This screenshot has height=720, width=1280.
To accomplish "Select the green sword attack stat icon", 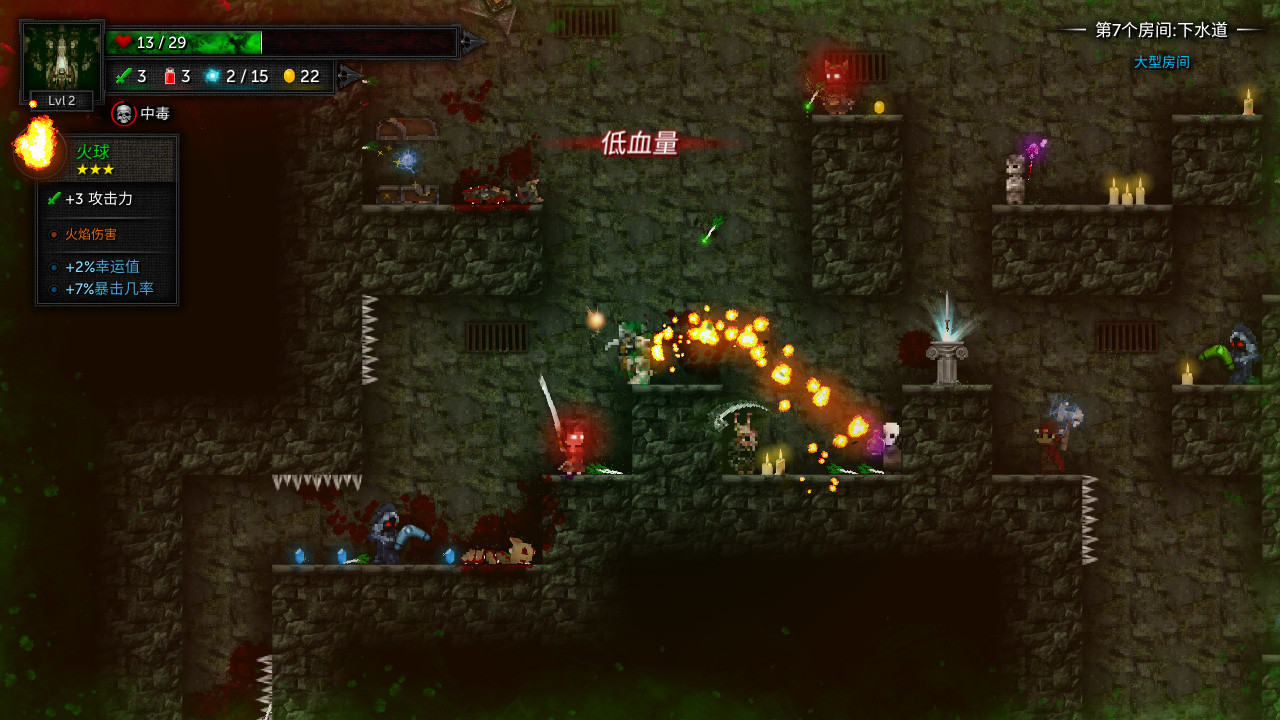I will tap(124, 76).
